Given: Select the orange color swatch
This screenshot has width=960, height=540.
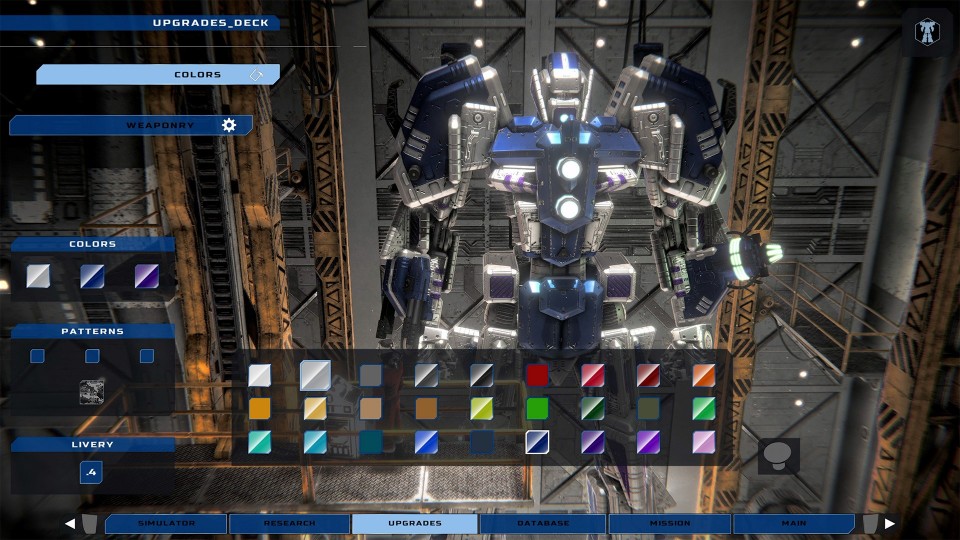Looking at the screenshot, I should pyautogui.click(x=704, y=375).
